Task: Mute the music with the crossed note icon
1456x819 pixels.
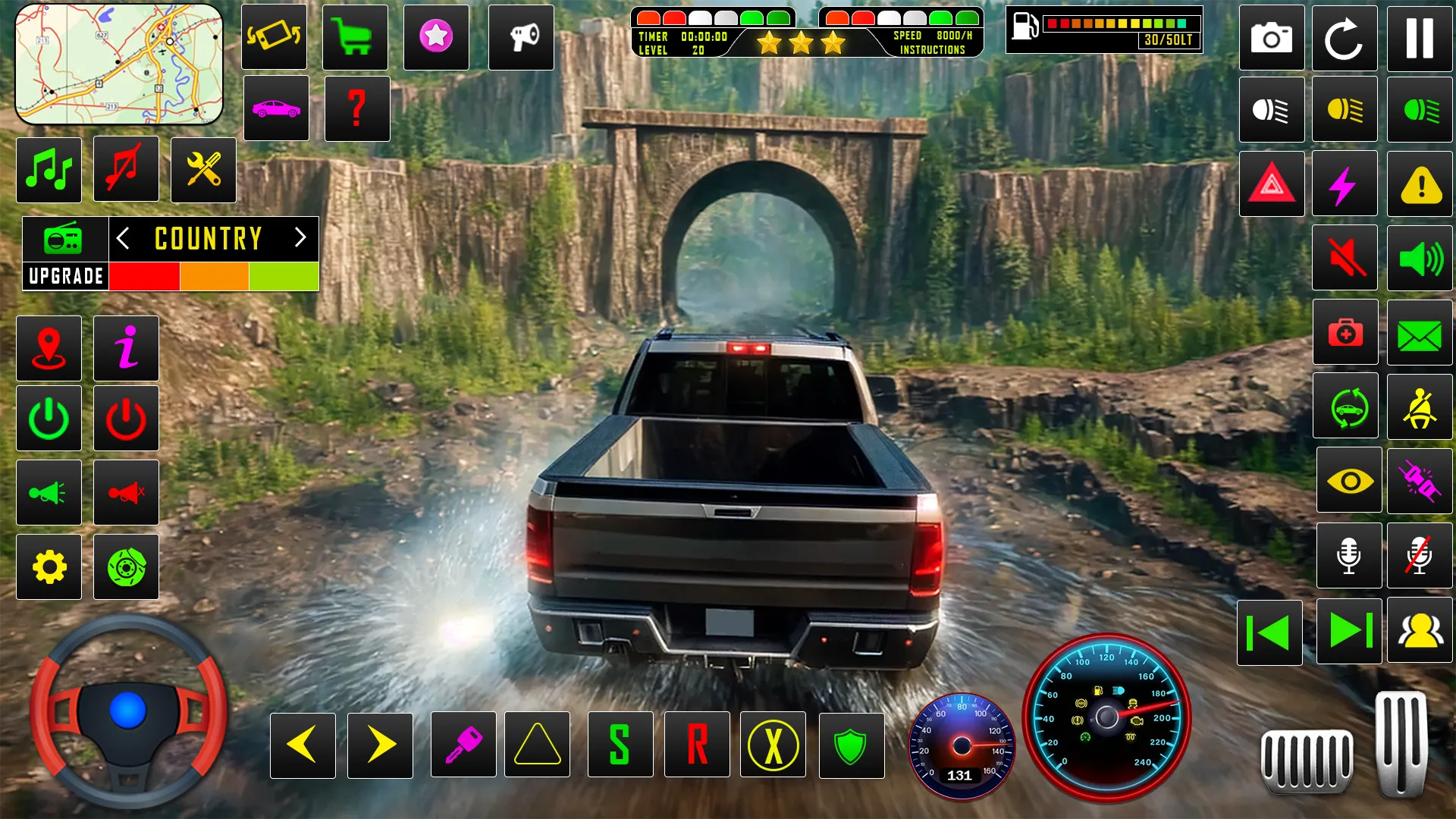Action: (x=126, y=168)
